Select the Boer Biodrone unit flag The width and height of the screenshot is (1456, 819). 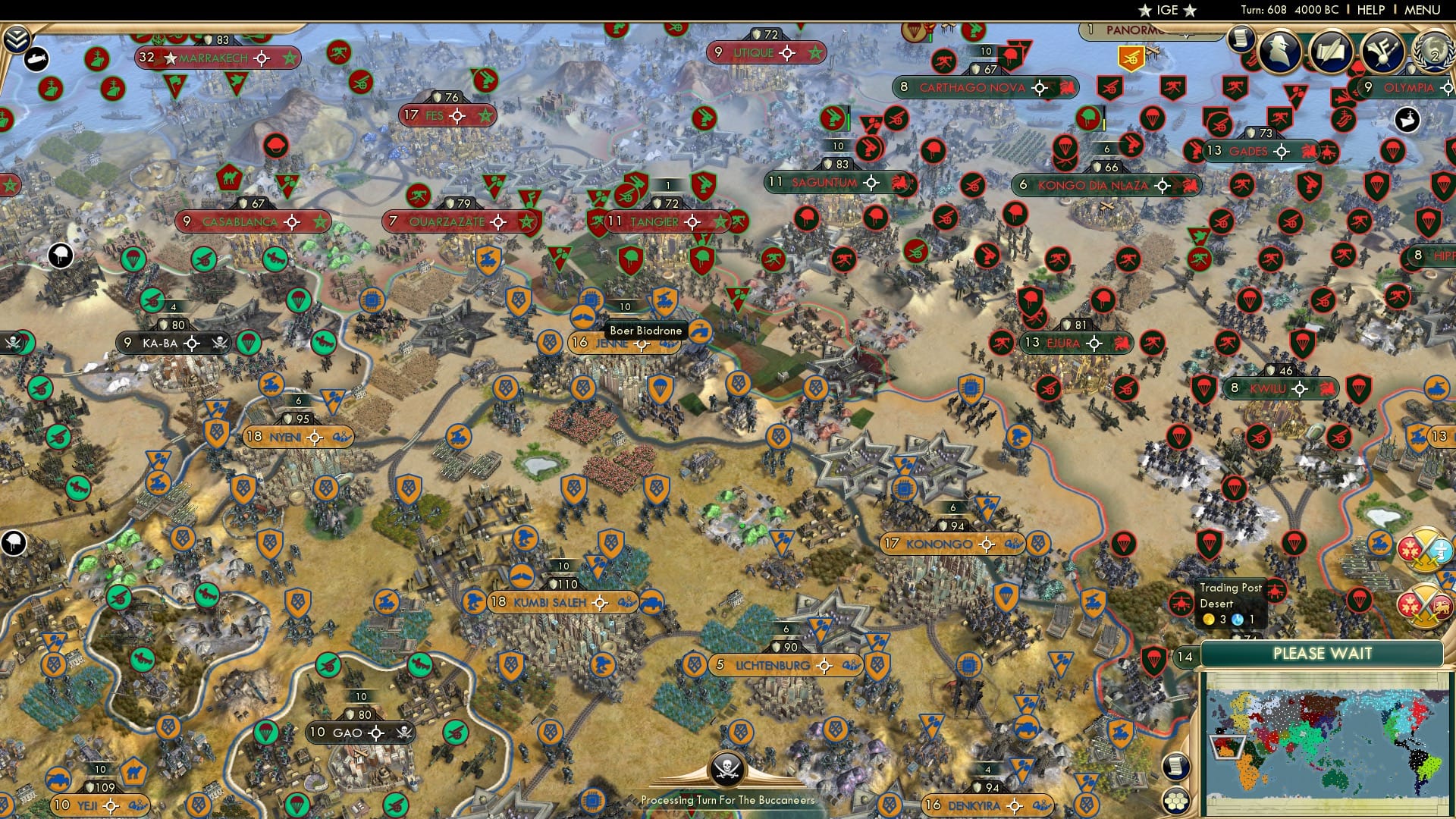[664, 299]
